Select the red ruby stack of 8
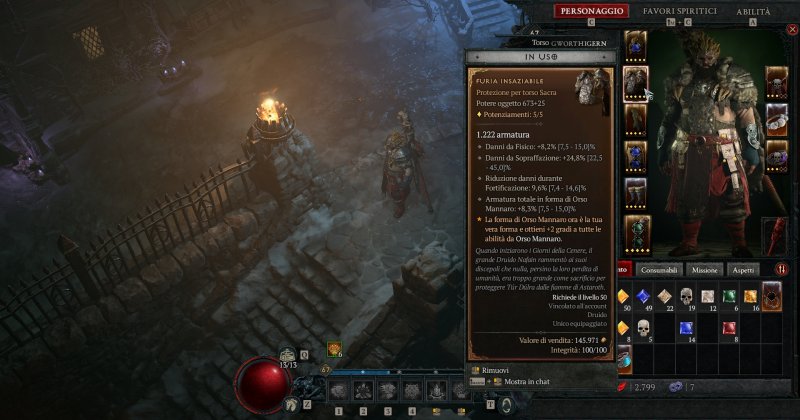 (x=731, y=328)
